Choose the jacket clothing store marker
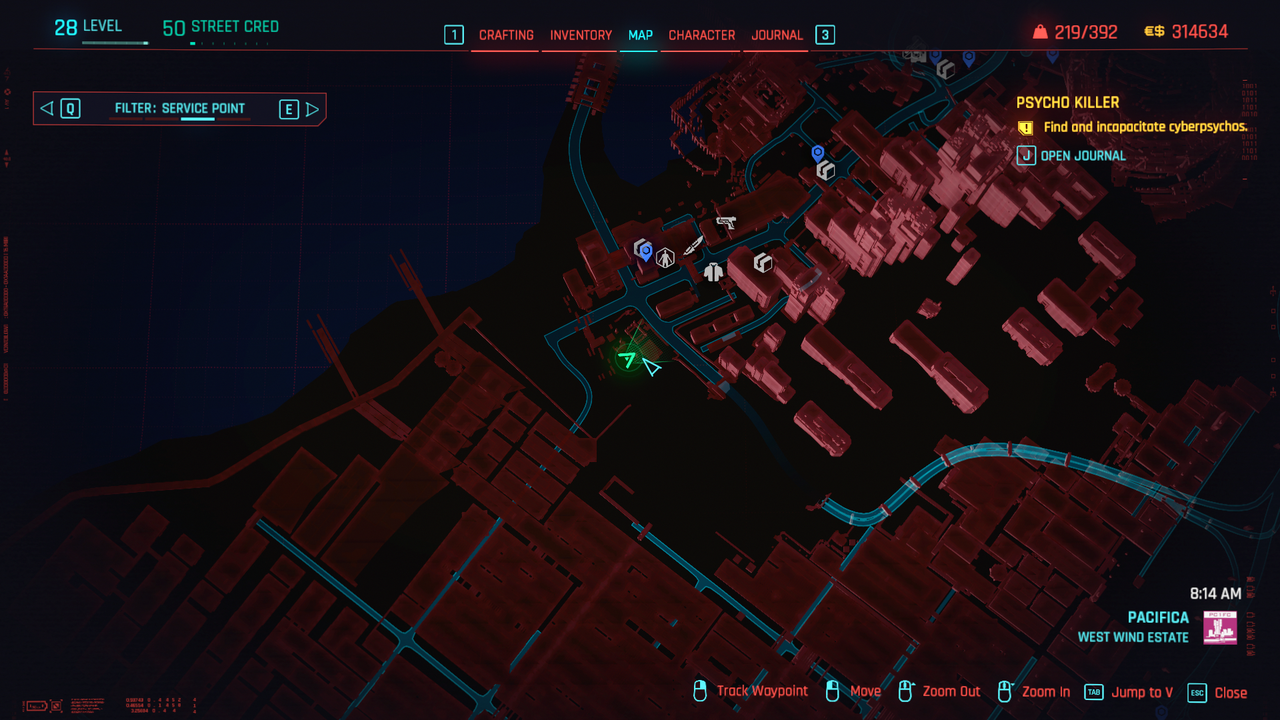The height and width of the screenshot is (720, 1280). (713, 271)
